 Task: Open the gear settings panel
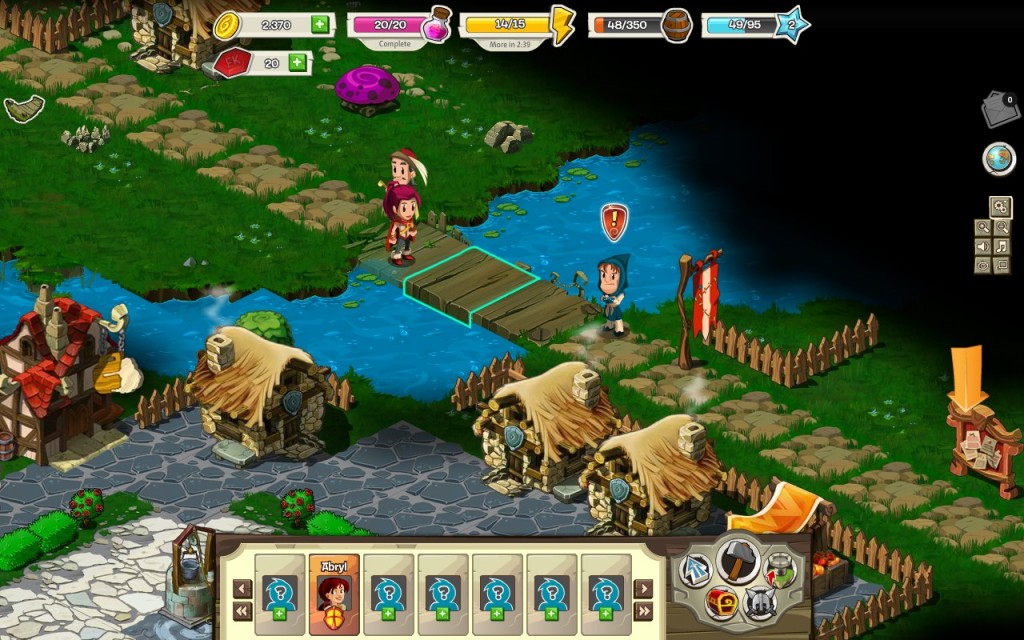tap(999, 207)
